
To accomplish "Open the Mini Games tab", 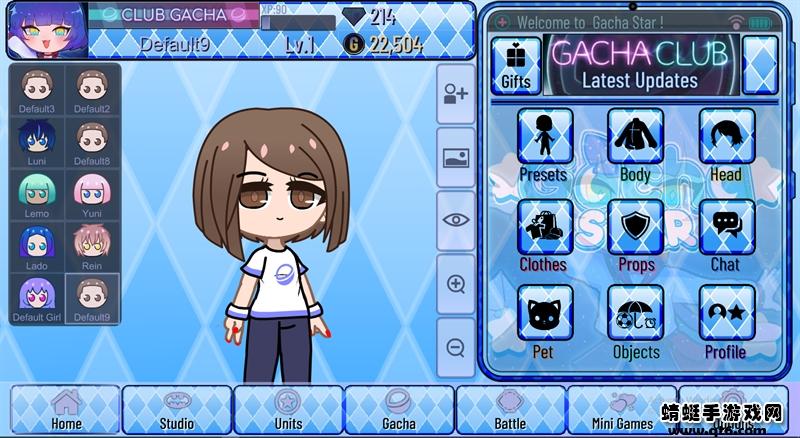I will coord(620,410).
